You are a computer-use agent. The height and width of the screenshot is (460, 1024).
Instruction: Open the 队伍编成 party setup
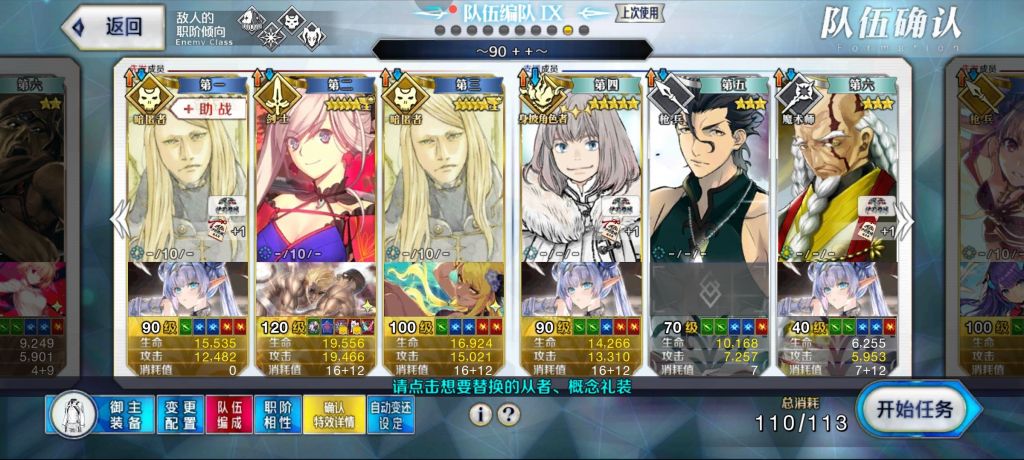(229, 414)
